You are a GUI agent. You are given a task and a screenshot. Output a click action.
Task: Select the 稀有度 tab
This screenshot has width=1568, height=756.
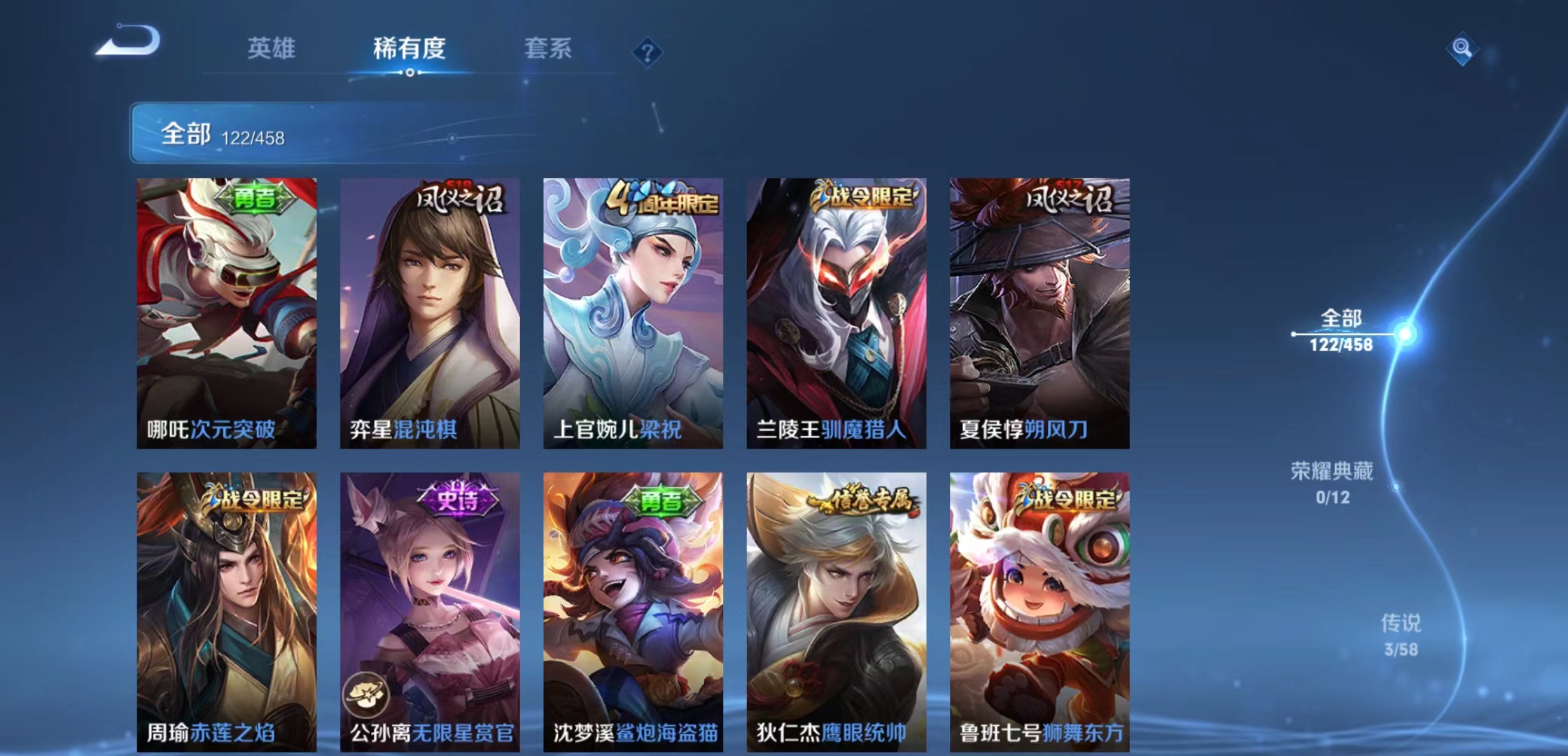[x=410, y=49]
